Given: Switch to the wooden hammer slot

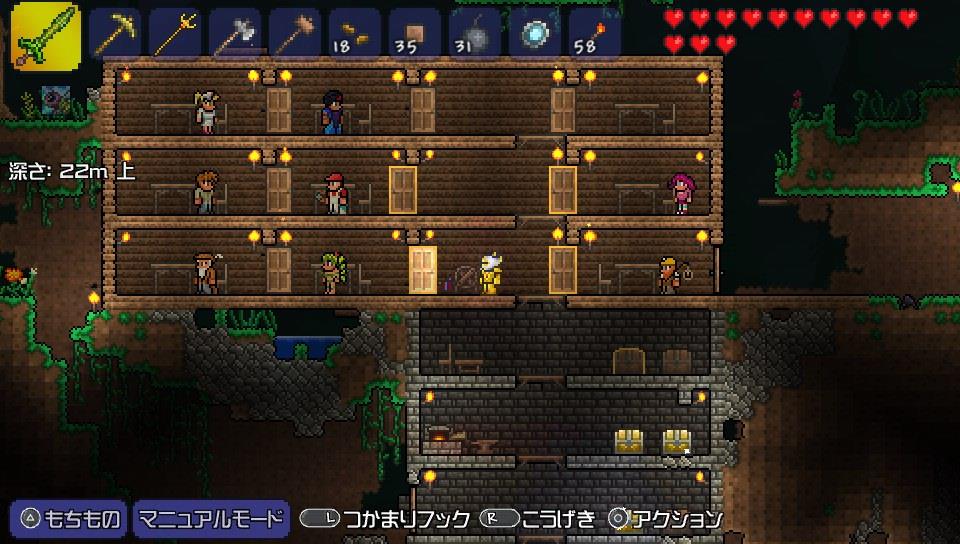Looking at the screenshot, I should tap(295, 36).
